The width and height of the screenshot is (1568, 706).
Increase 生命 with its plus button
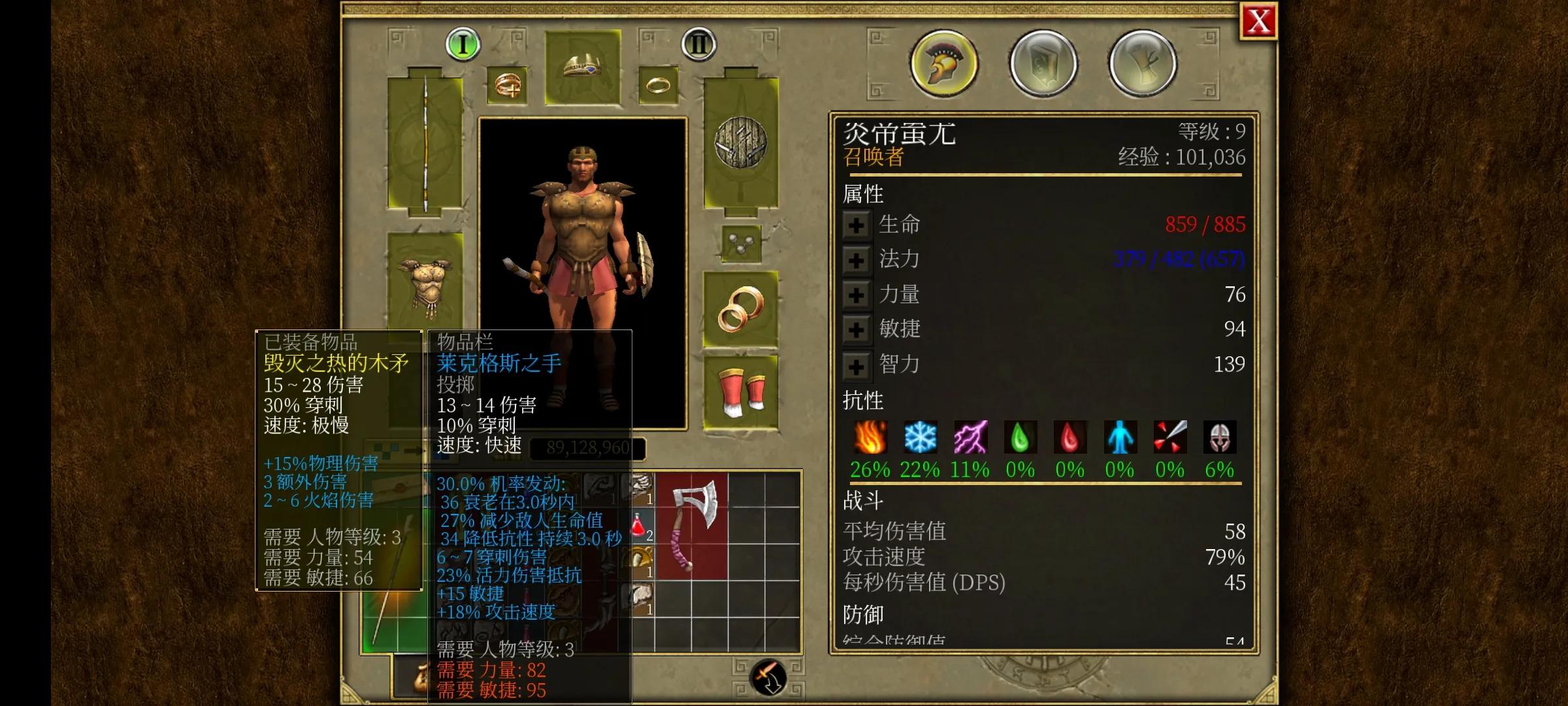[x=857, y=224]
